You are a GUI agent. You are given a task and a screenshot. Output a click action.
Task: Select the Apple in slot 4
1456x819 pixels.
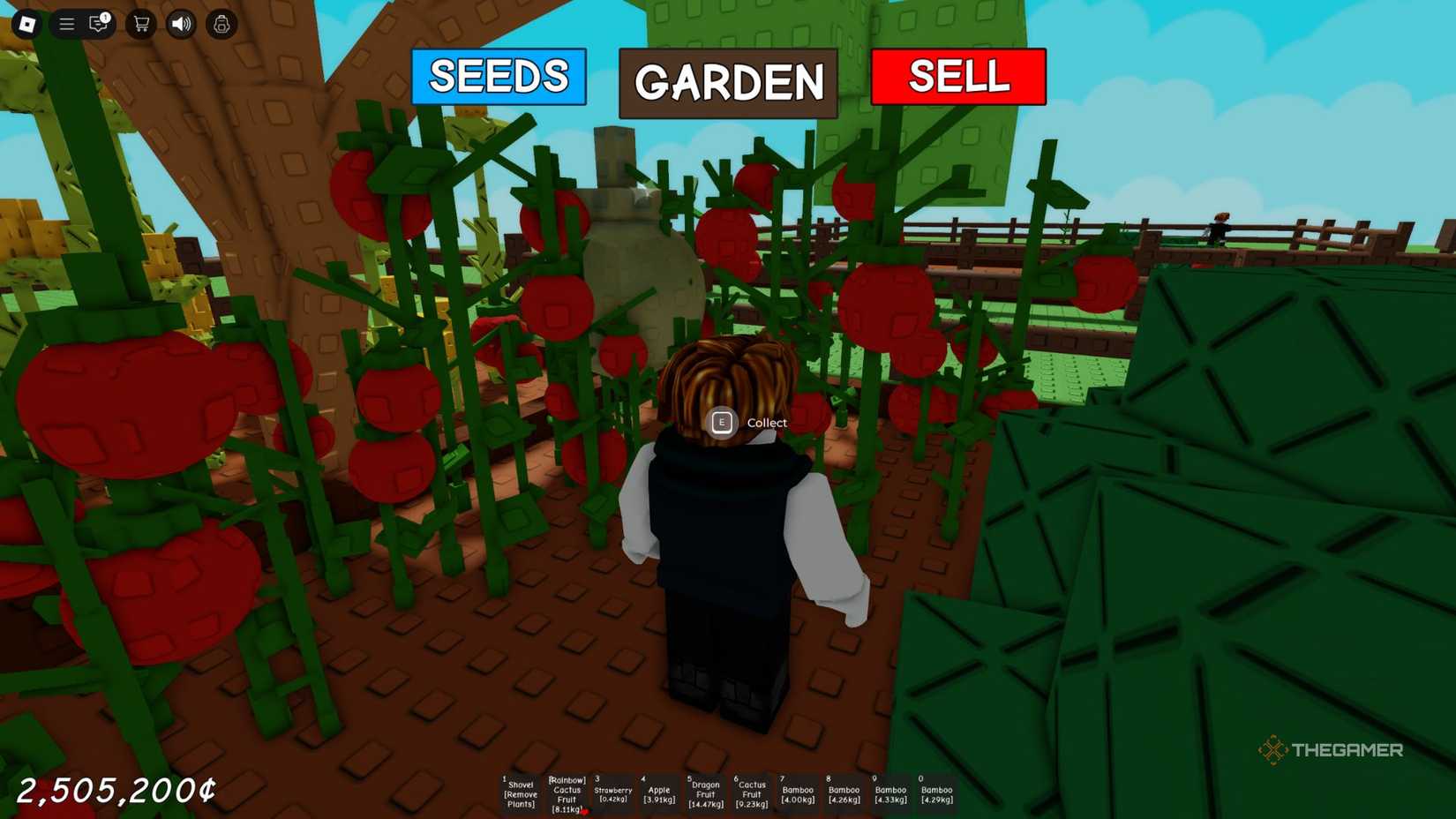click(x=659, y=794)
